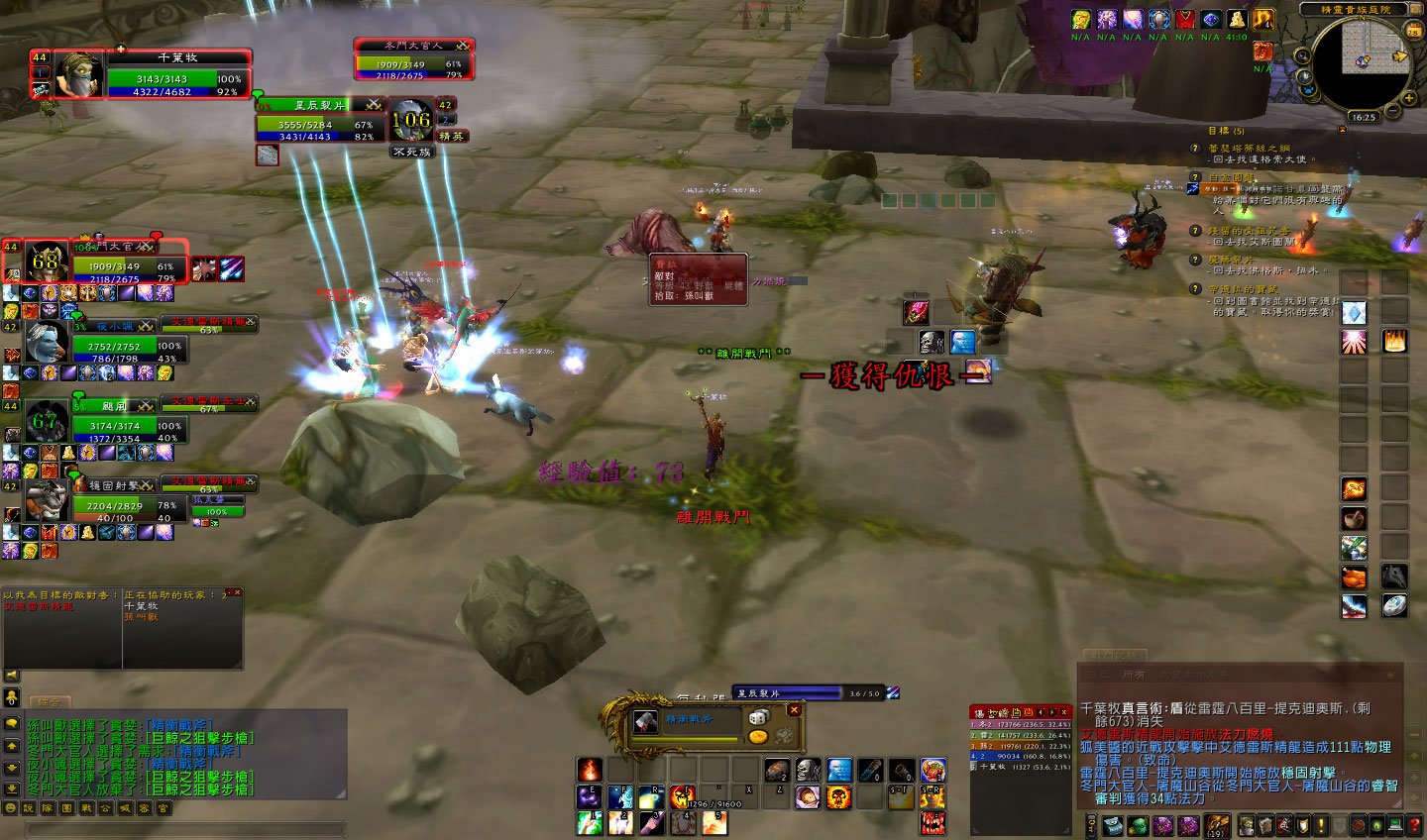Roll Greed with the gold coin button
The width and height of the screenshot is (1427, 840).
(x=758, y=736)
